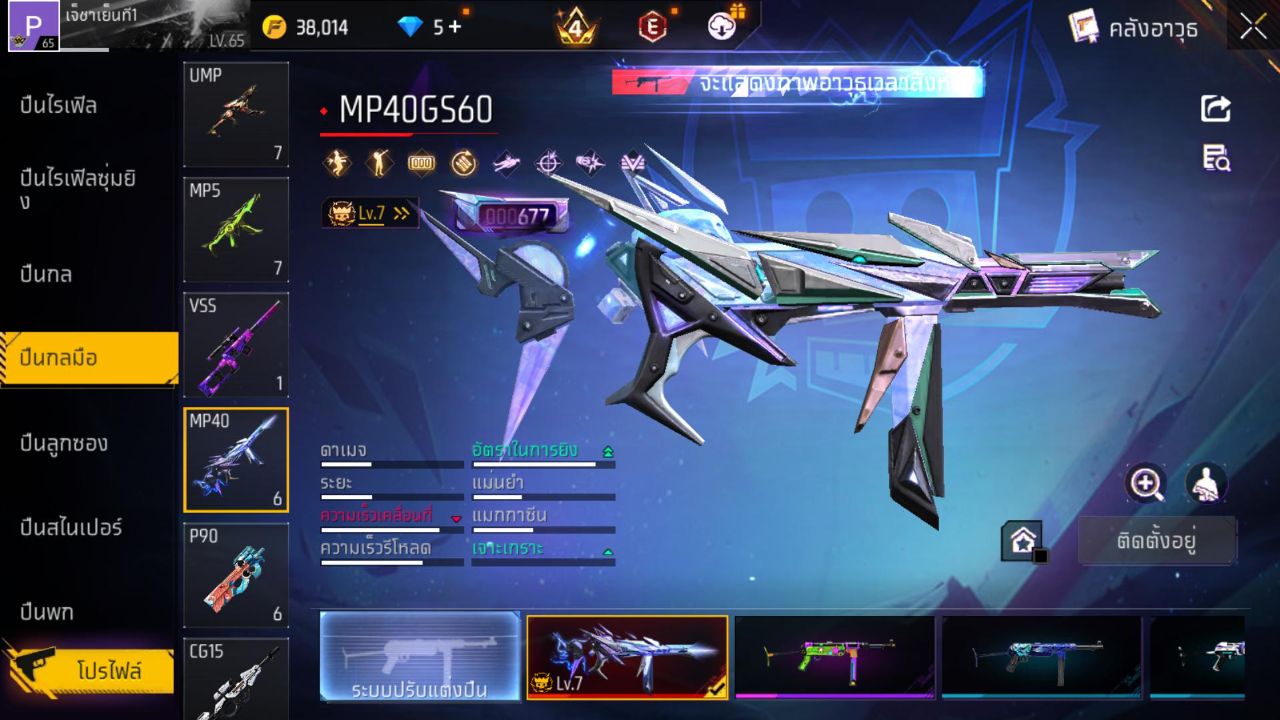Select the VSS weapon thumbnail

(235, 345)
